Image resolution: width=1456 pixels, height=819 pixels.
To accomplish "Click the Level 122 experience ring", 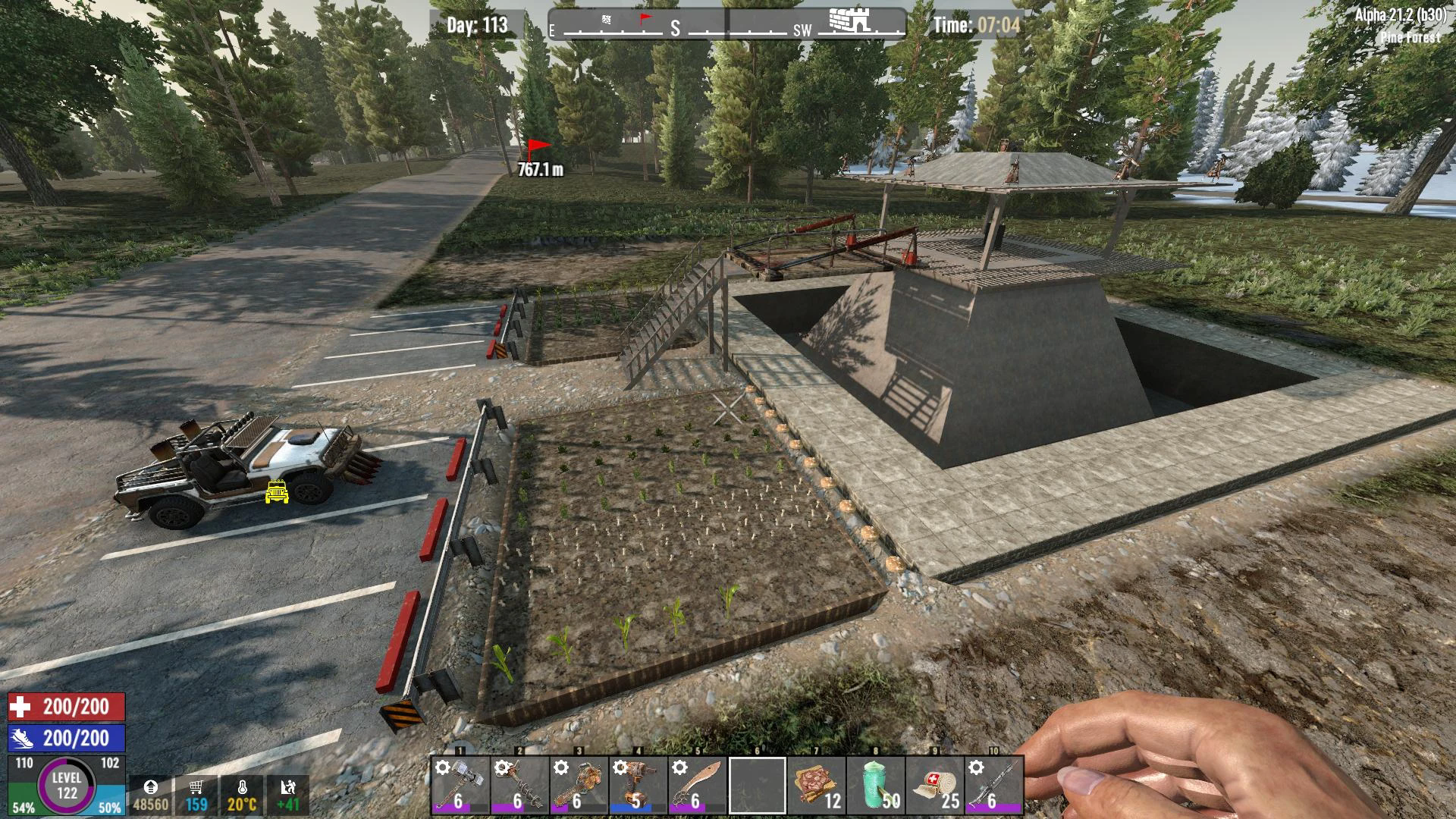I will [x=67, y=786].
